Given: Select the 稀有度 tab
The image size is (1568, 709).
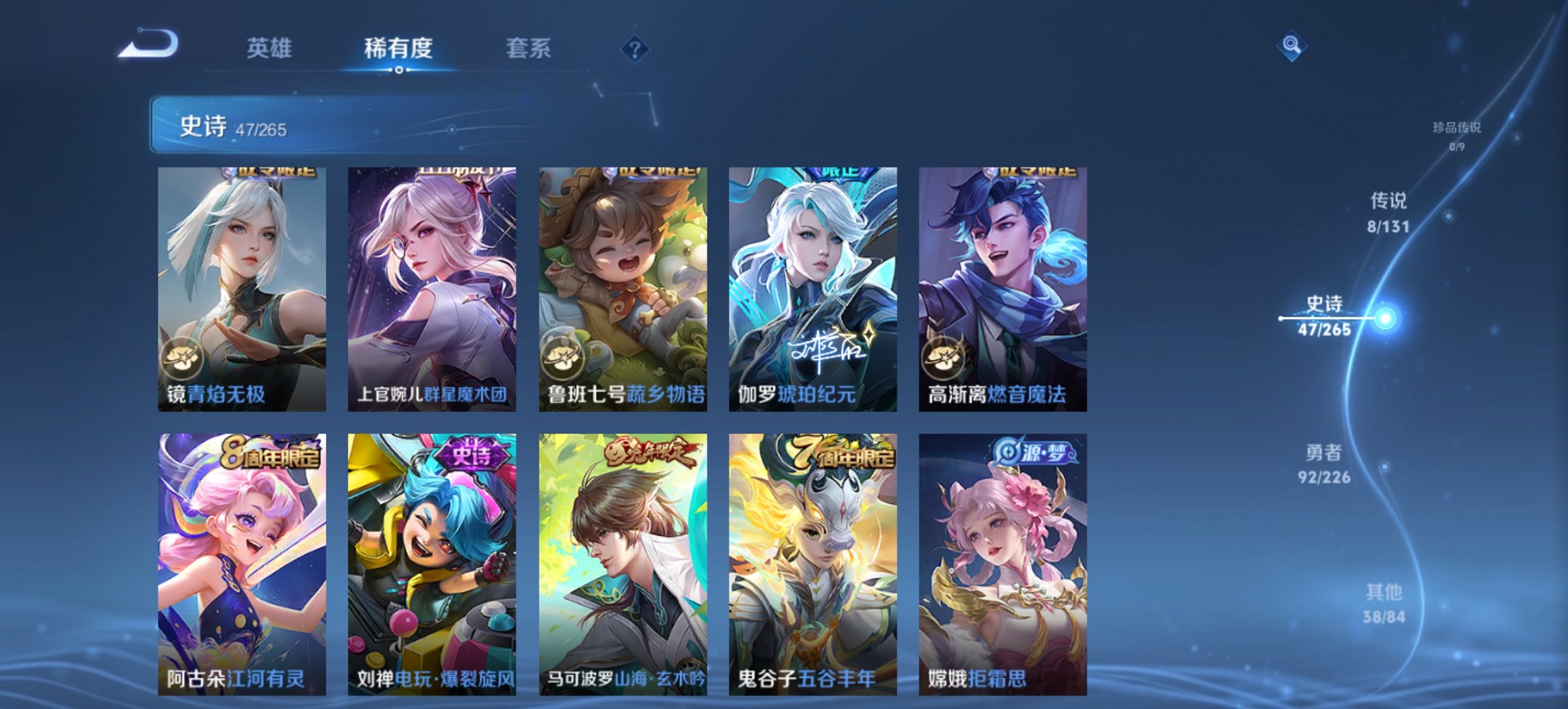Looking at the screenshot, I should (x=399, y=47).
